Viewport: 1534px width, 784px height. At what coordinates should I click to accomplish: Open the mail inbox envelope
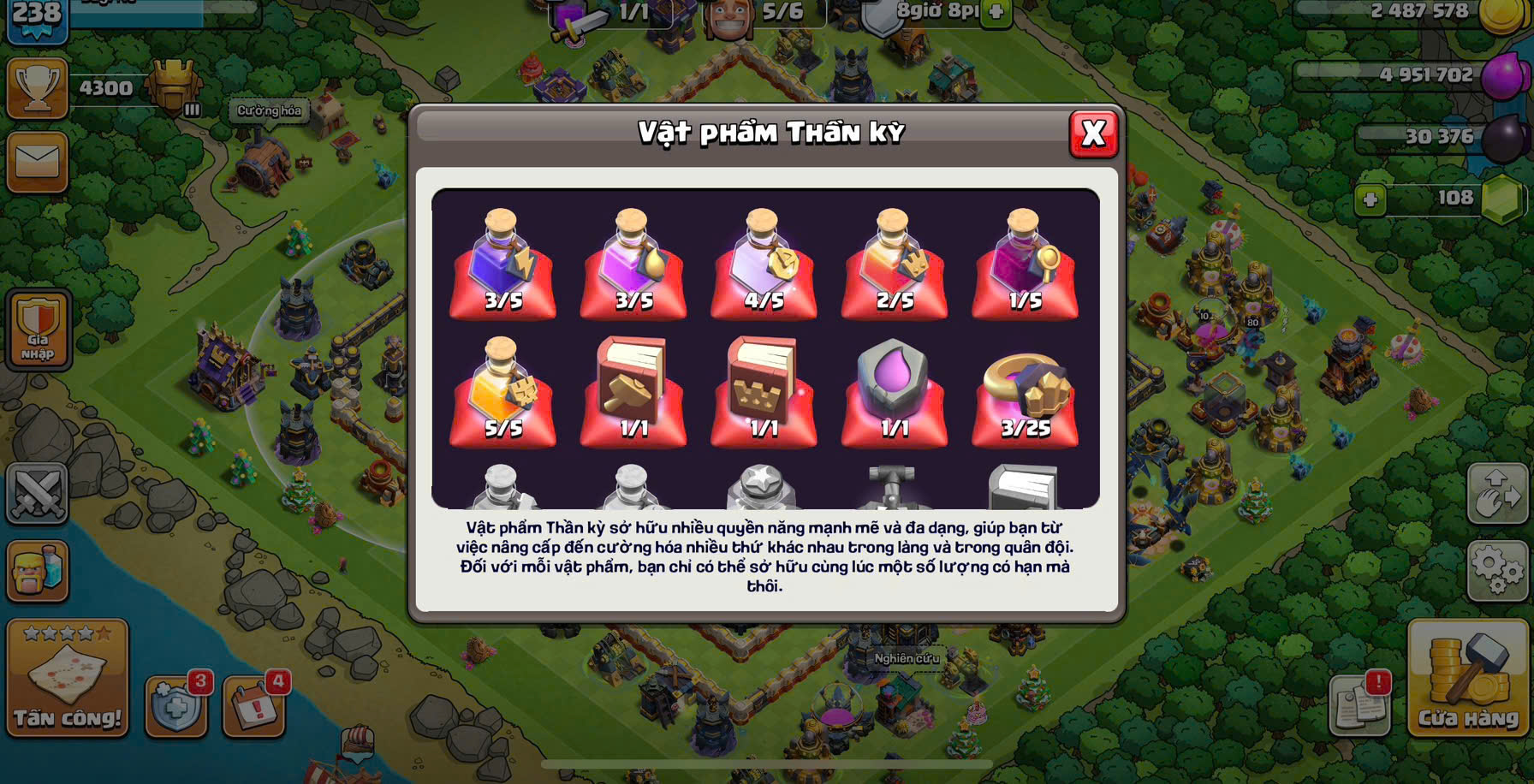[38, 162]
